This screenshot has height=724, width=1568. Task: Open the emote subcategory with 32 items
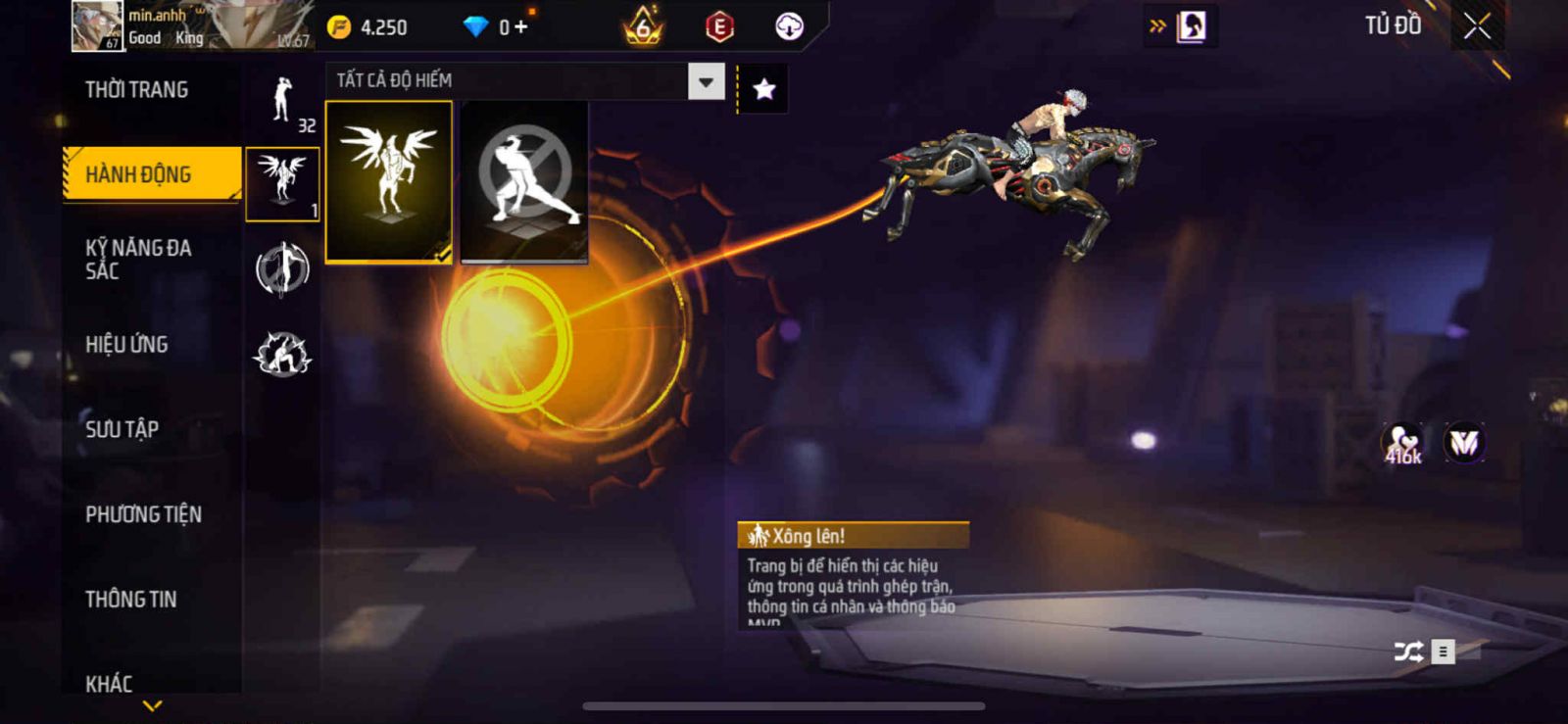282,102
